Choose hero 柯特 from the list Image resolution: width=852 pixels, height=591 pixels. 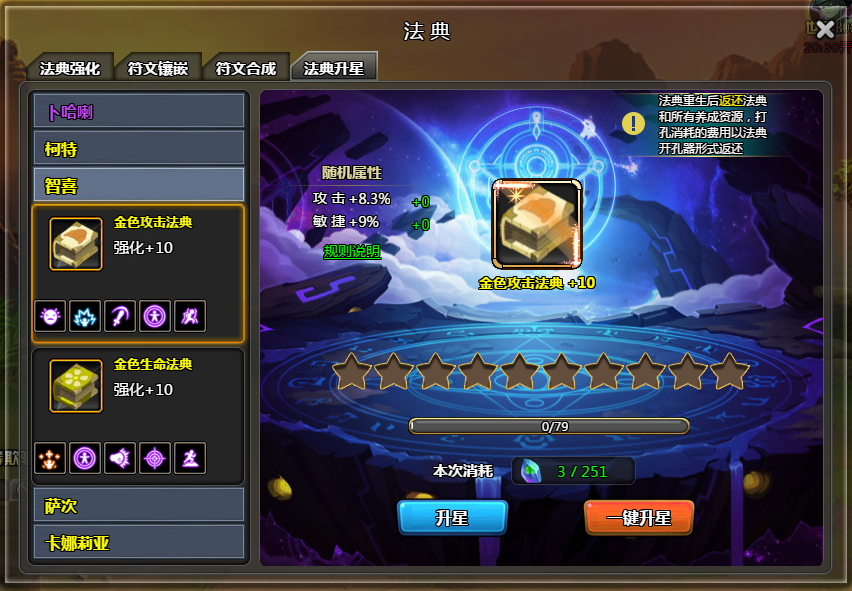(x=139, y=149)
